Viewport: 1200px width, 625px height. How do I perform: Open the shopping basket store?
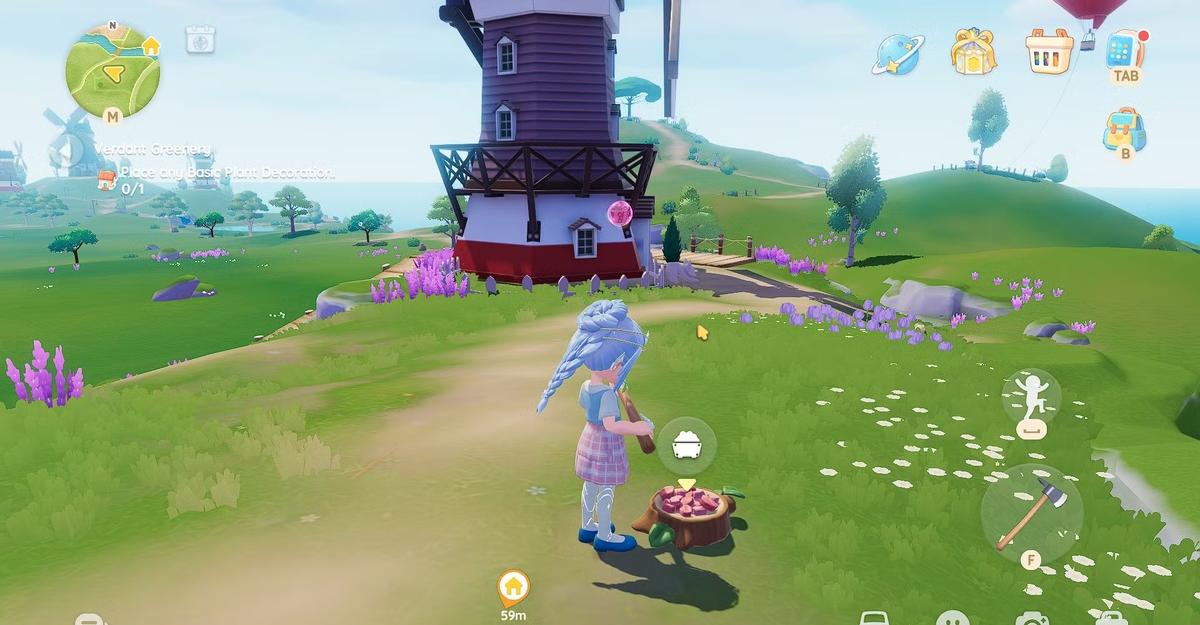(x=1049, y=50)
